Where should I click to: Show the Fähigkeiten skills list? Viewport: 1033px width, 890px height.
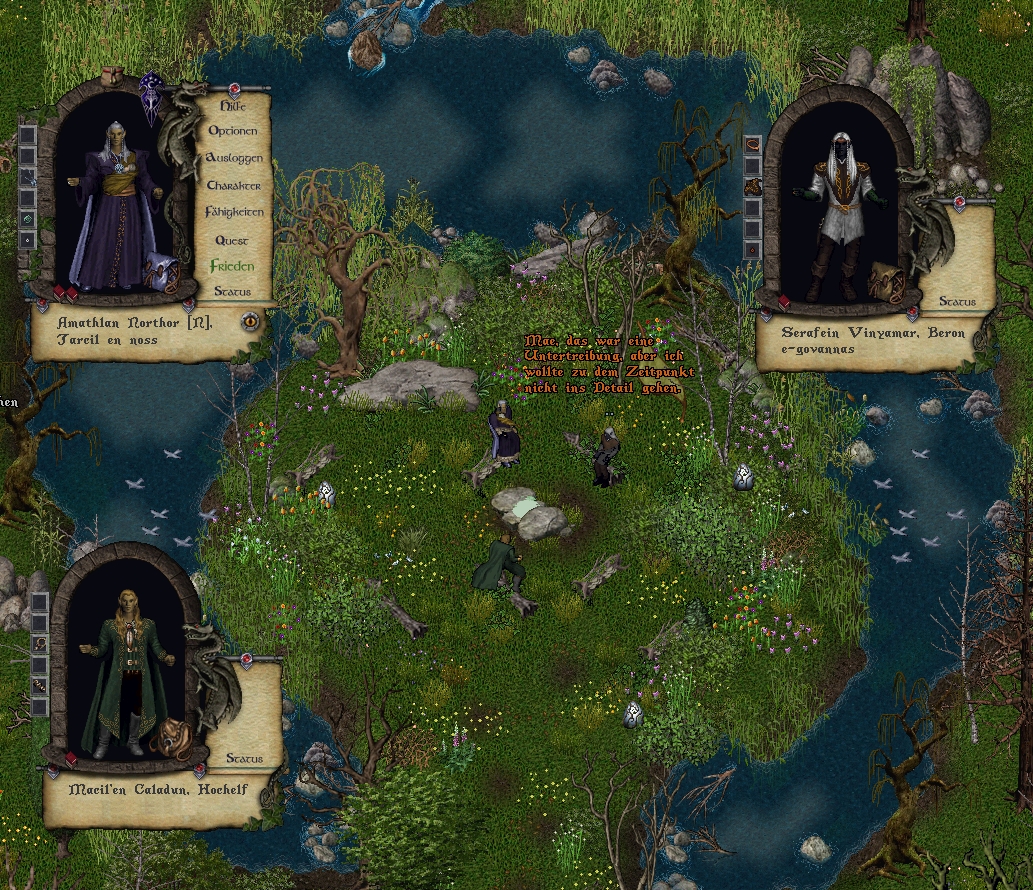[233, 212]
